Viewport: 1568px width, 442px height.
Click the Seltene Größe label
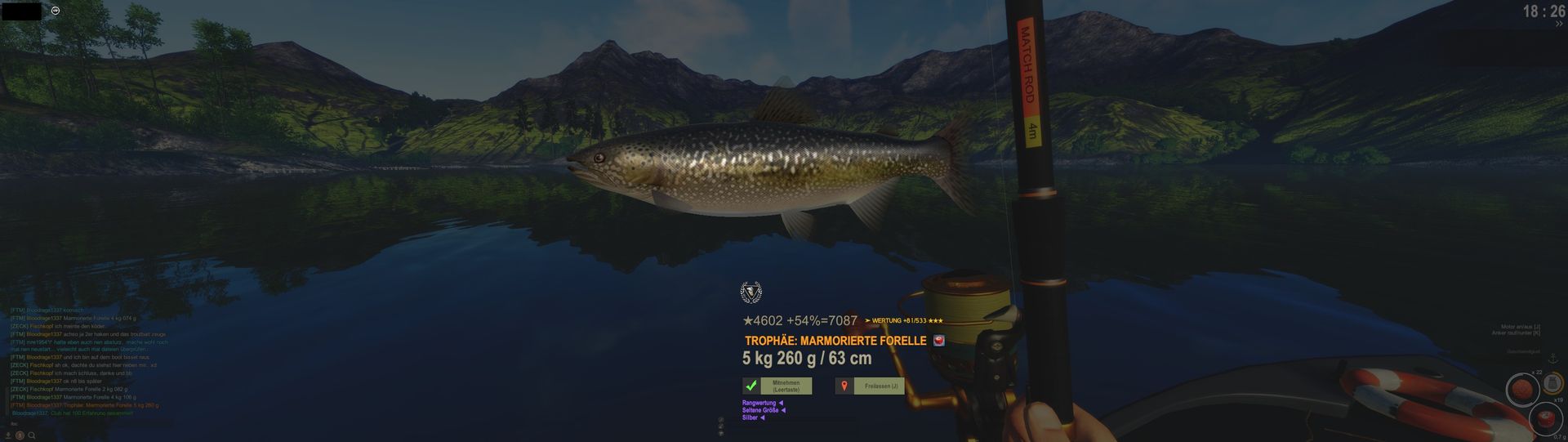click(x=760, y=410)
